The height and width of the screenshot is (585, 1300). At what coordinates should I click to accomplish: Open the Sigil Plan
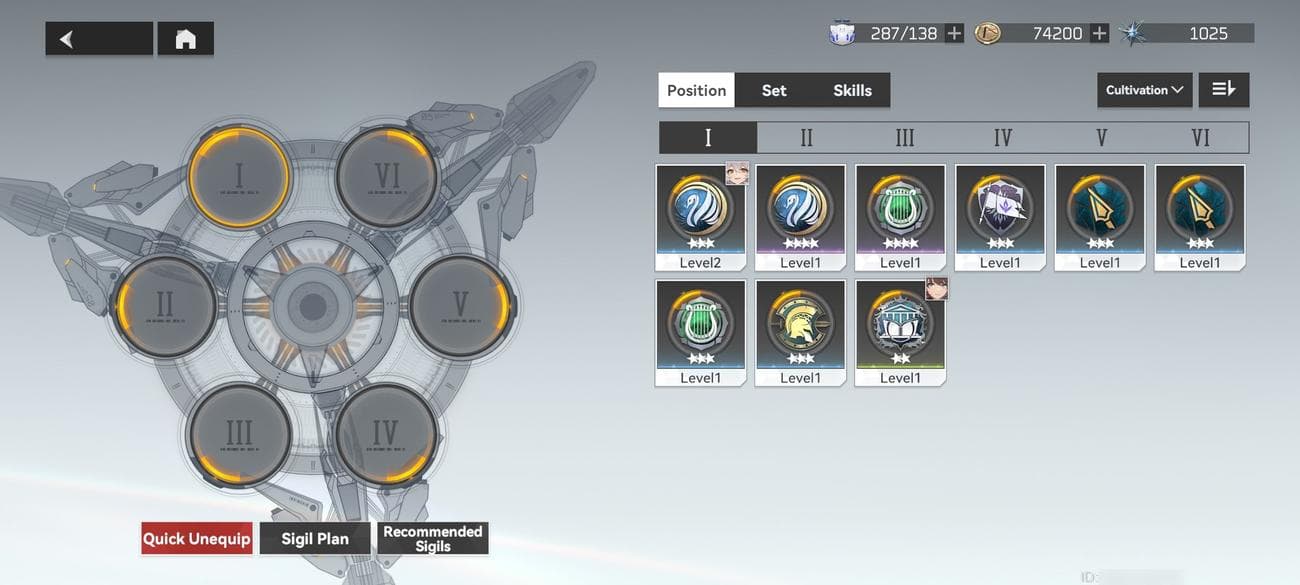click(x=315, y=539)
